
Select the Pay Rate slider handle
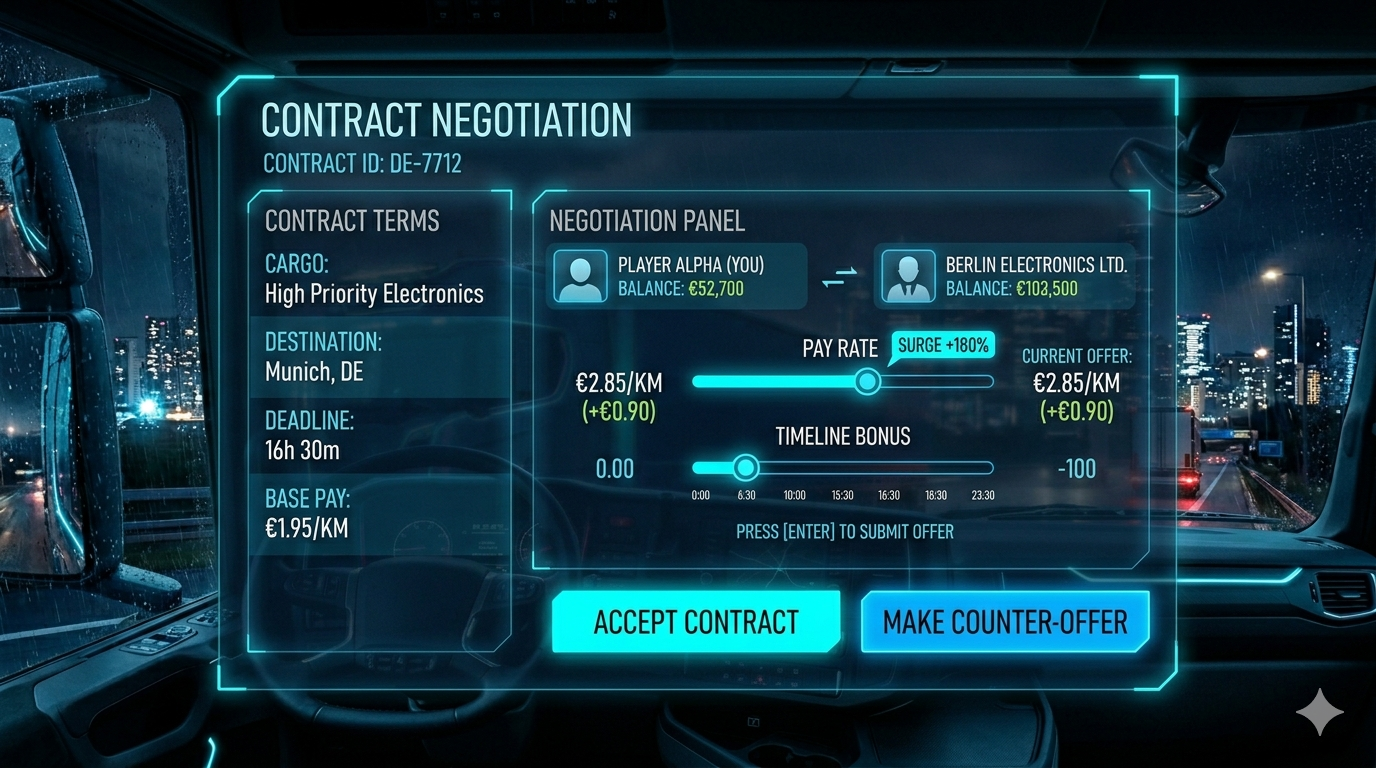tap(867, 382)
